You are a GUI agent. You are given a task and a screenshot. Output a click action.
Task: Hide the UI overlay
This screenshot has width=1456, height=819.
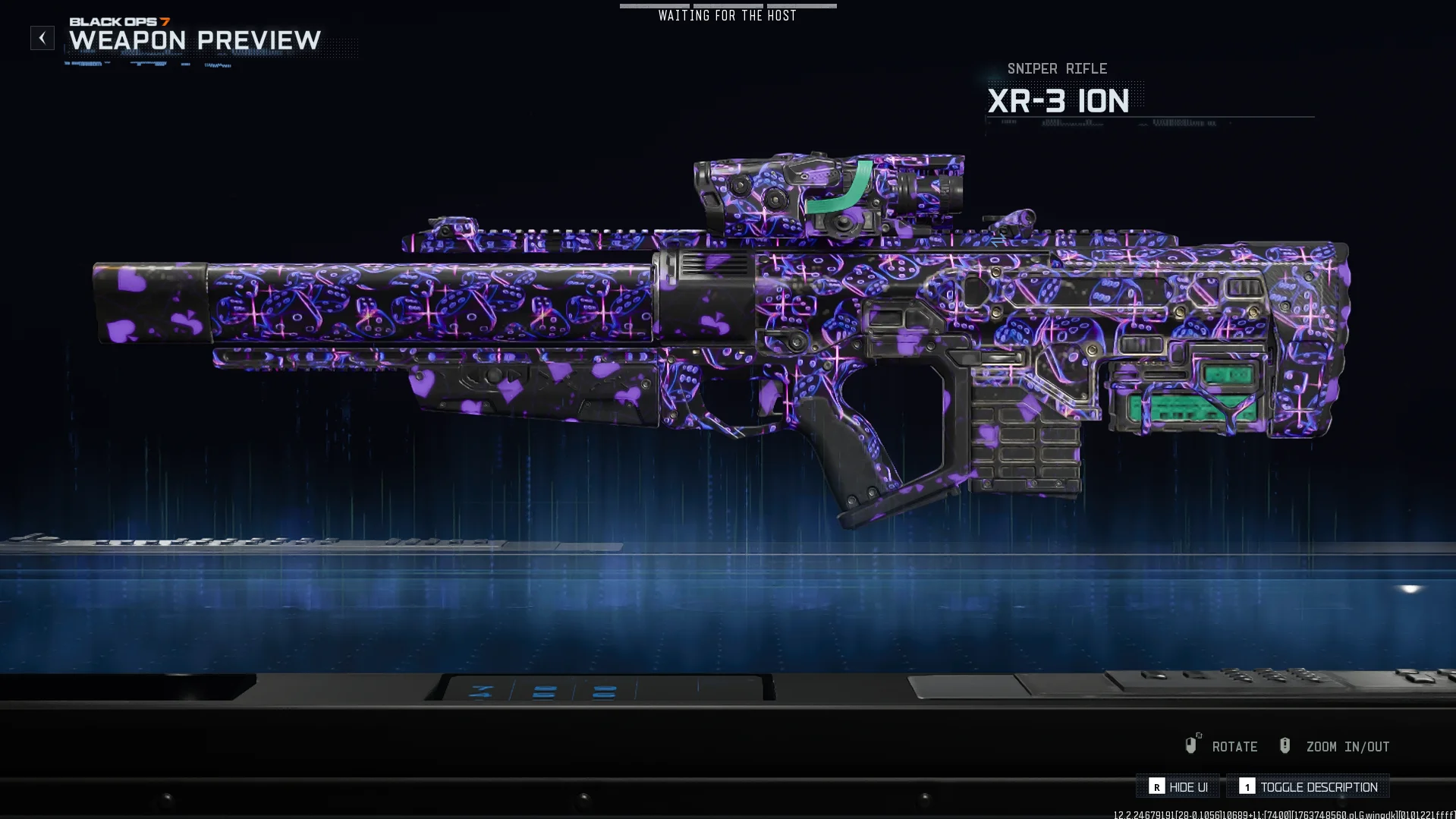[1178, 787]
